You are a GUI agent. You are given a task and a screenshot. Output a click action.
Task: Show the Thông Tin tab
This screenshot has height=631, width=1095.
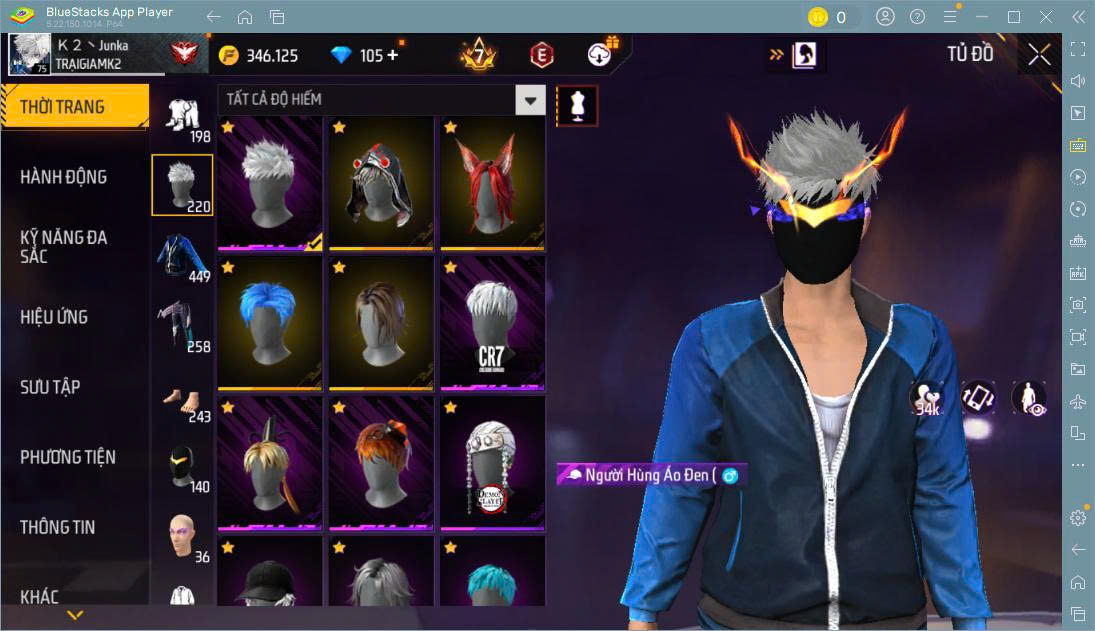click(x=58, y=527)
